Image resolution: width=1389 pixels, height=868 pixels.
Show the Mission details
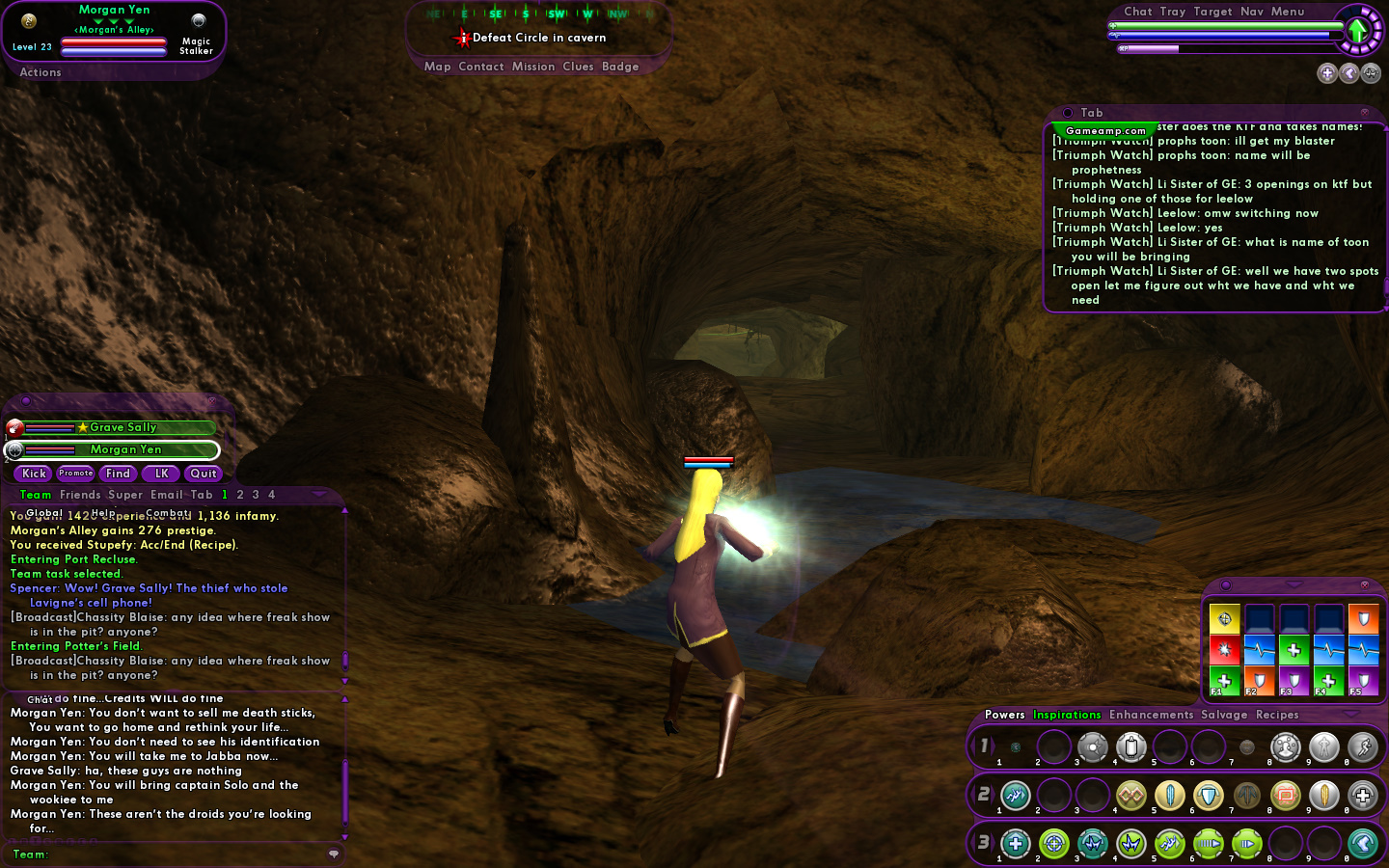533,67
